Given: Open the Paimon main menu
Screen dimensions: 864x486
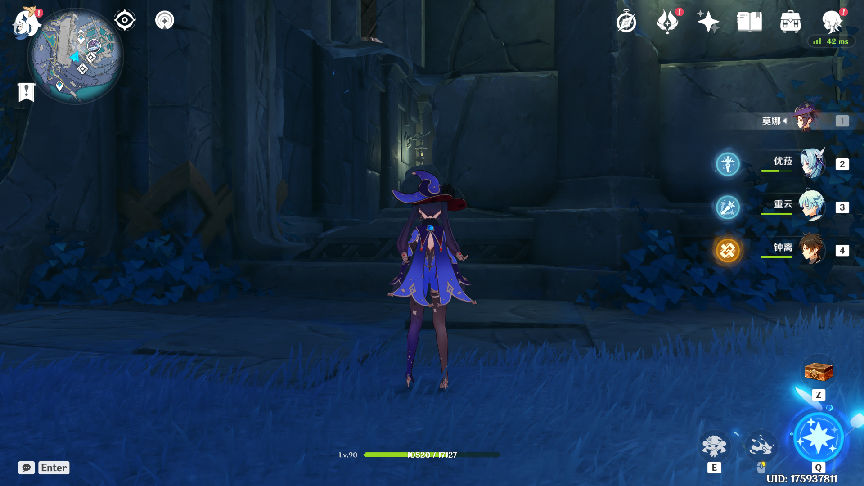Looking at the screenshot, I should point(24,24).
